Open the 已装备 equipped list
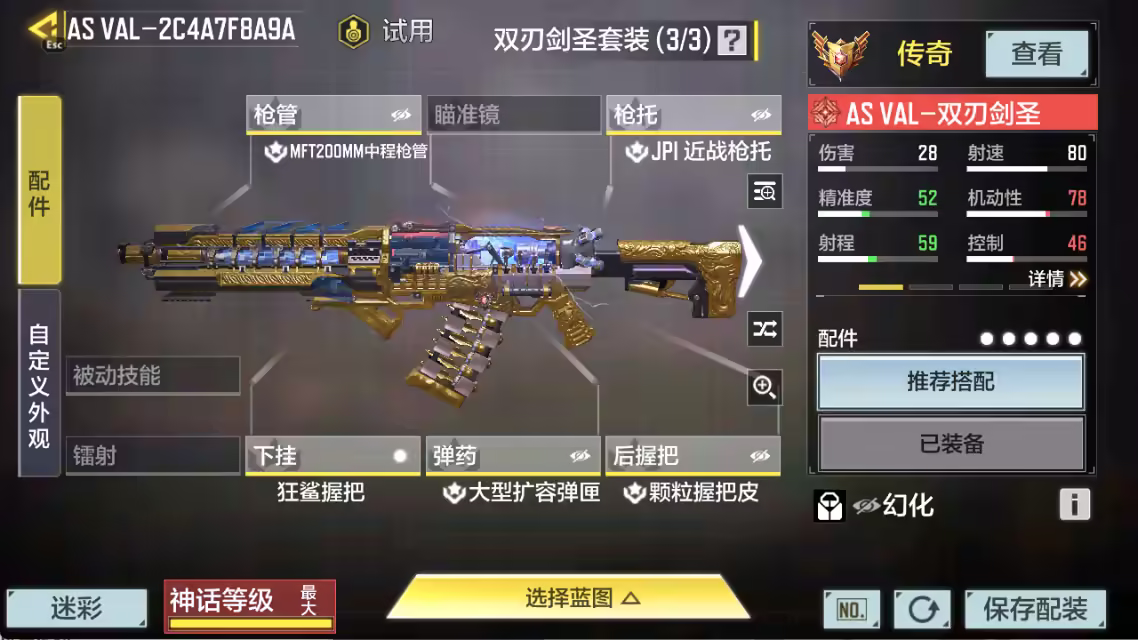This screenshot has height=640, width=1138. click(951, 443)
